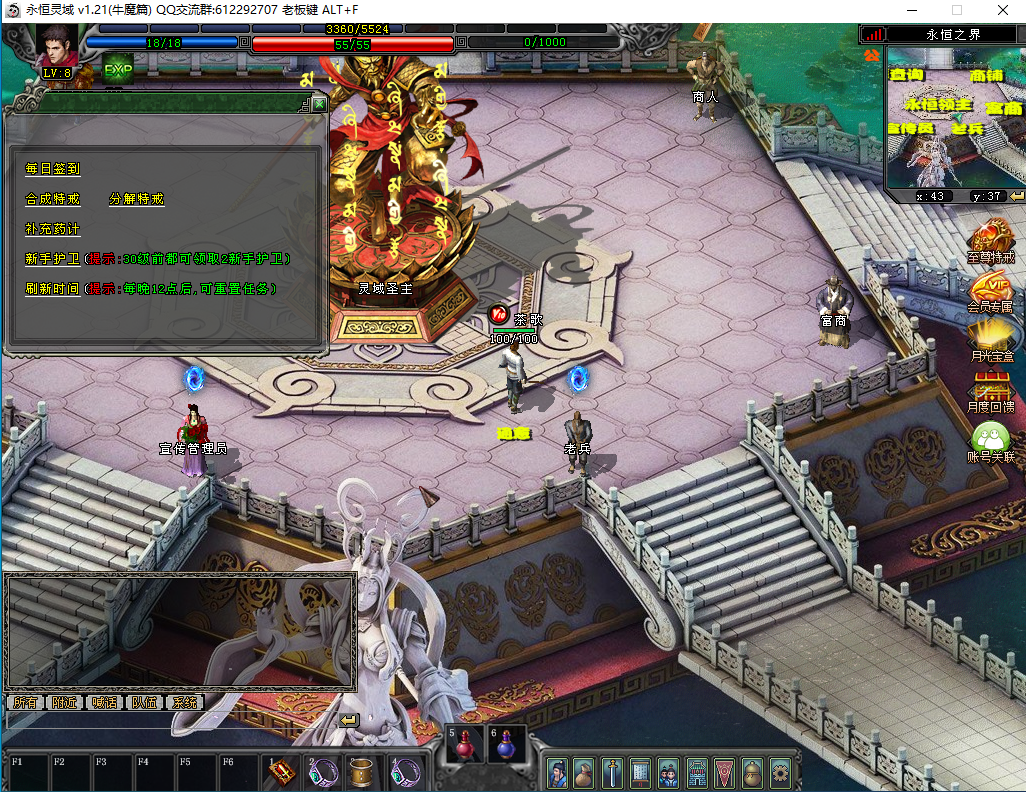Close the game window

tap(1001, 10)
